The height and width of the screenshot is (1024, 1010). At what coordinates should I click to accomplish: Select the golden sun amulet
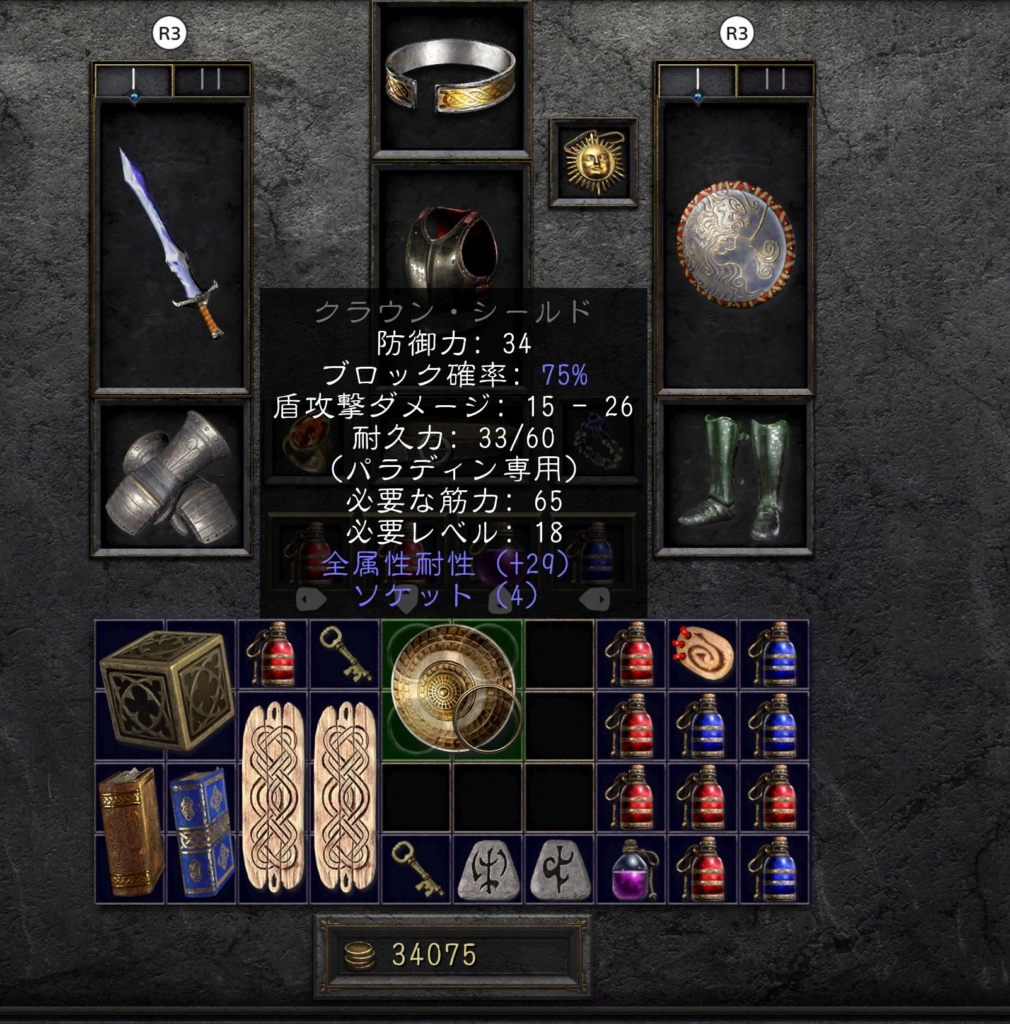593,162
